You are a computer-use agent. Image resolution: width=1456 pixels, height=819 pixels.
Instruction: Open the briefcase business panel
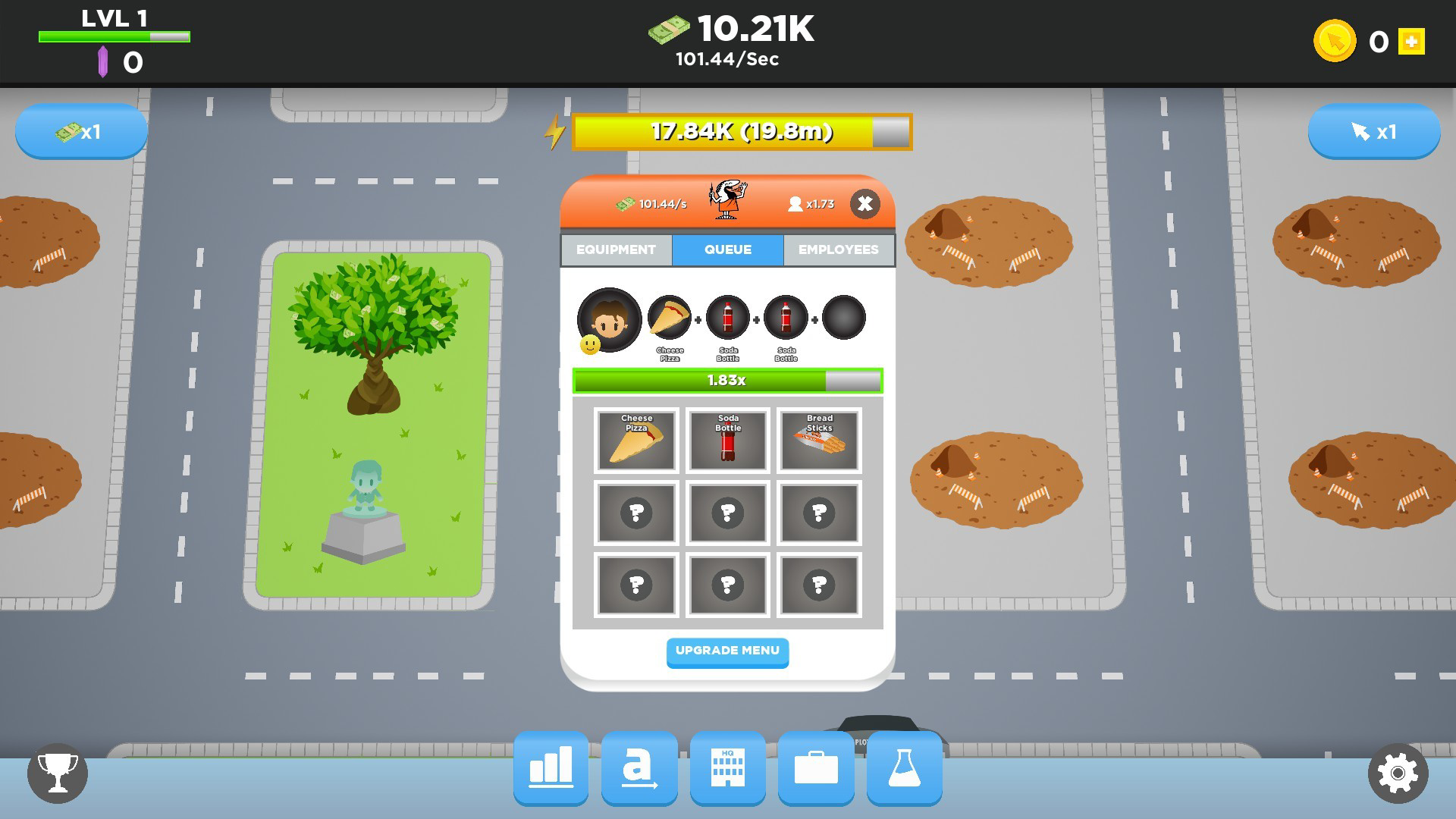pos(816,769)
